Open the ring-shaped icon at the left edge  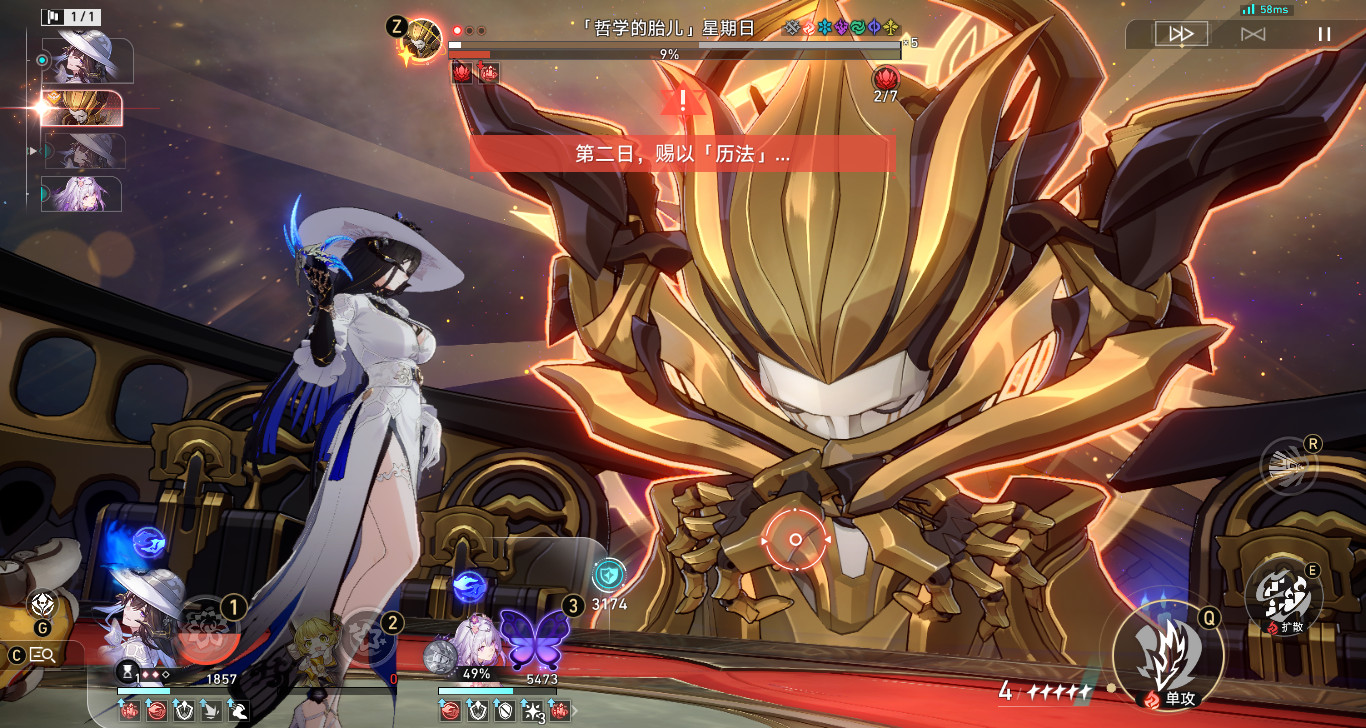(x=44, y=603)
